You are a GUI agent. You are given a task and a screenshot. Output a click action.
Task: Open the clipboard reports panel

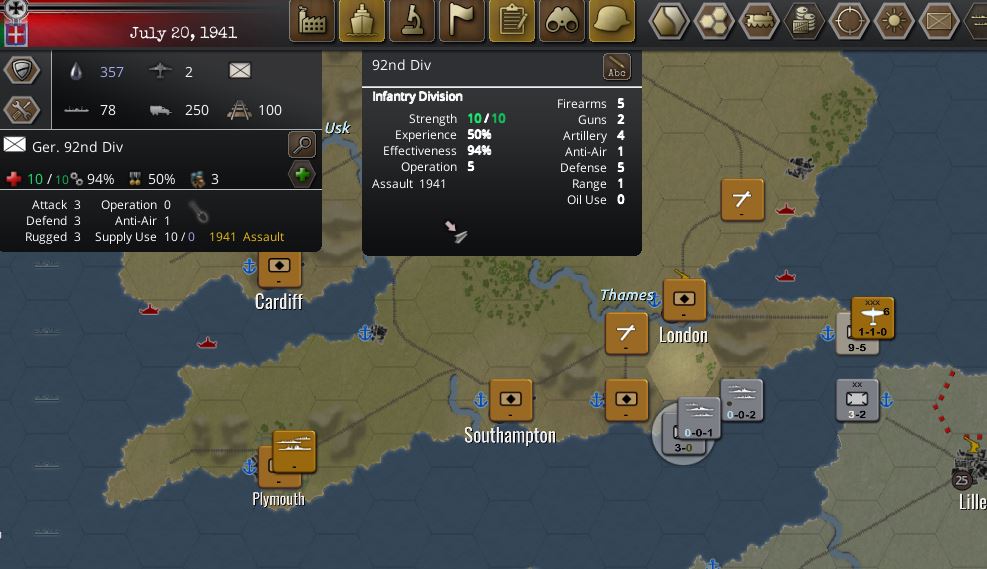click(x=512, y=21)
